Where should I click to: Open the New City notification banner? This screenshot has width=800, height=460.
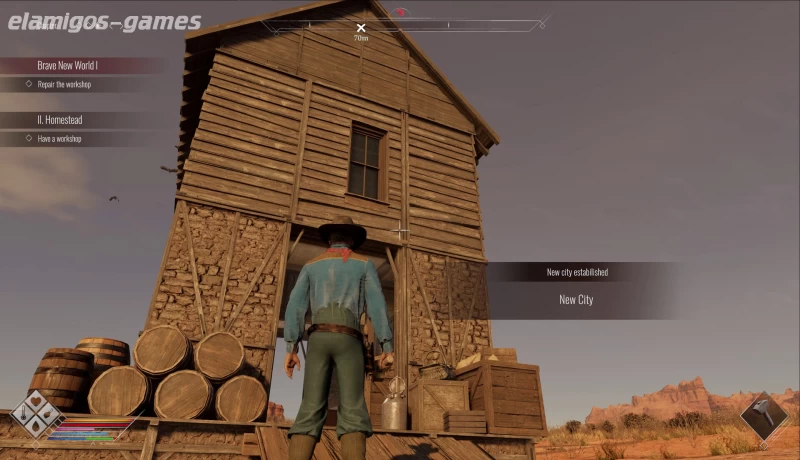pos(577,299)
